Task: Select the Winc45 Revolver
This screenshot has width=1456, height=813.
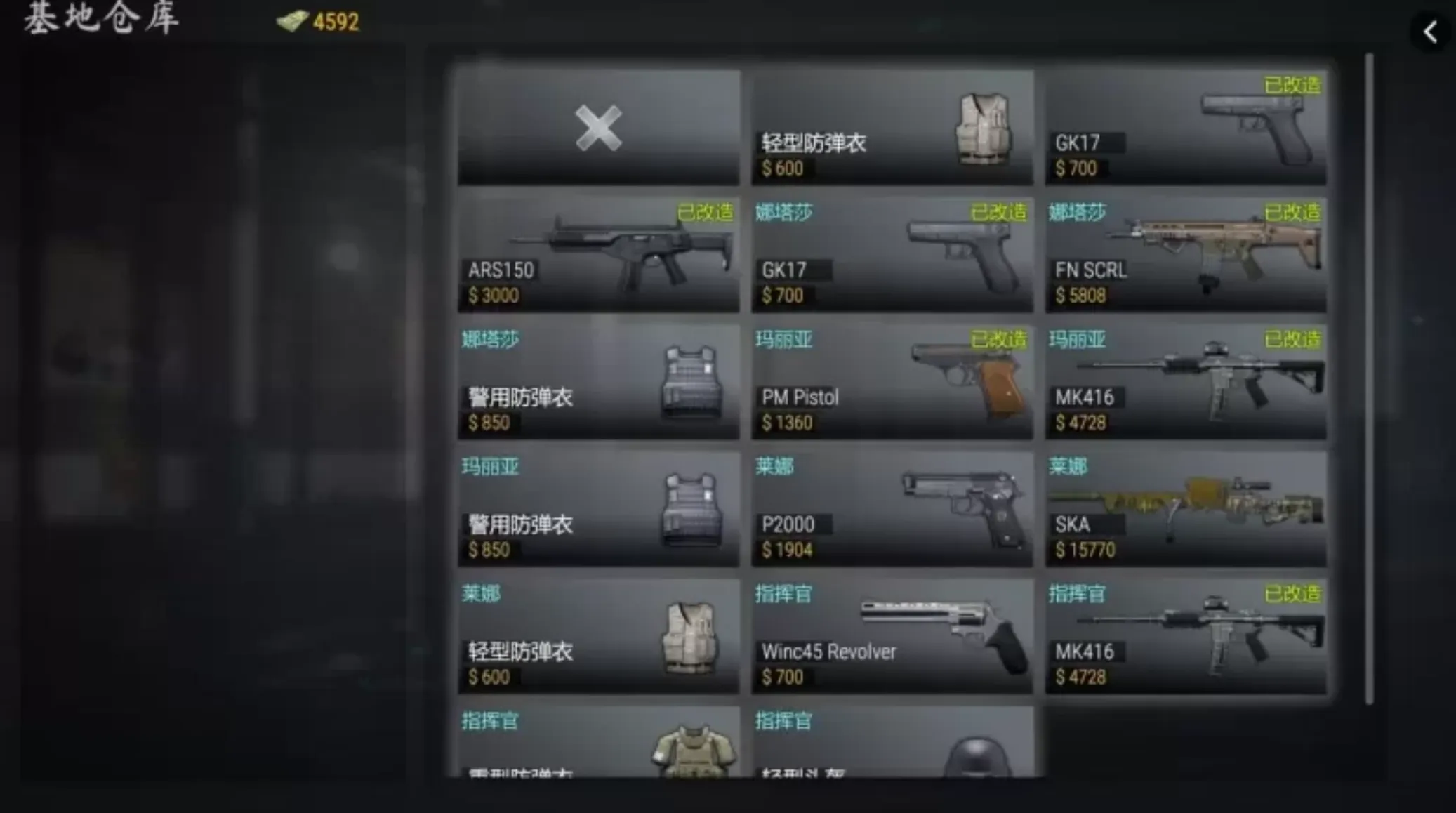Action: 892,636
